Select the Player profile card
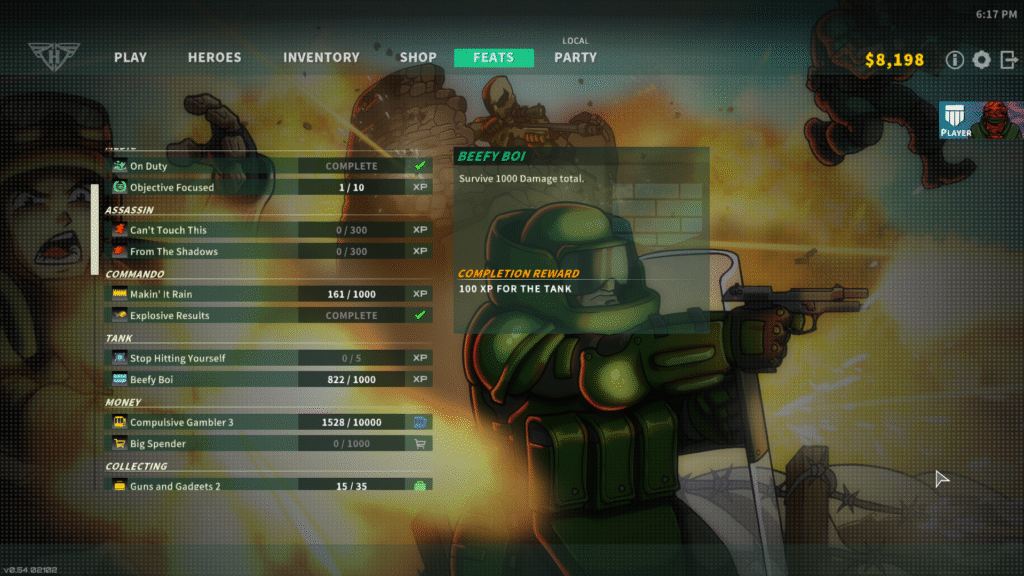 [981, 120]
